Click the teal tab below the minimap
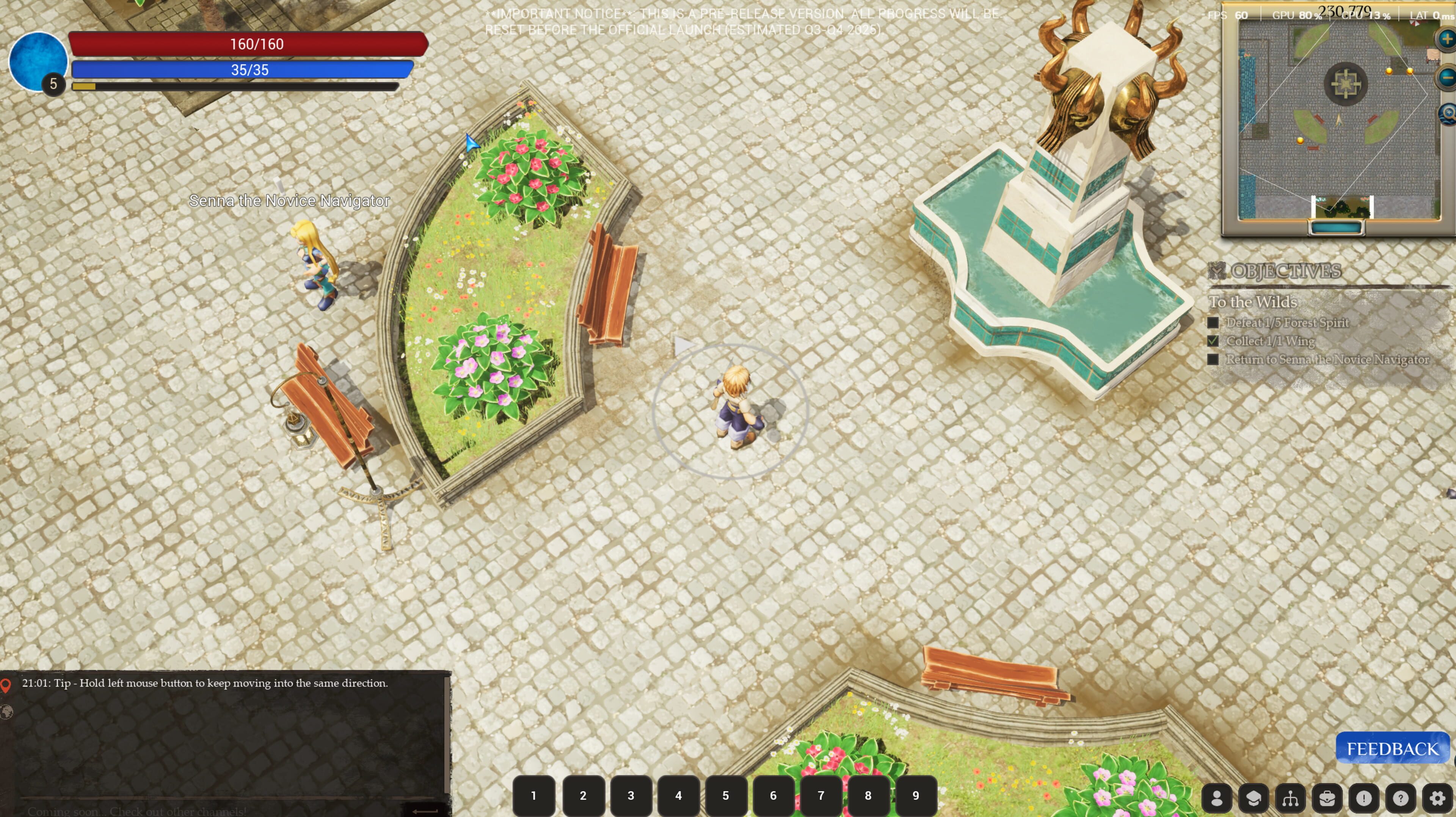This screenshot has height=817, width=1456. [x=1336, y=228]
